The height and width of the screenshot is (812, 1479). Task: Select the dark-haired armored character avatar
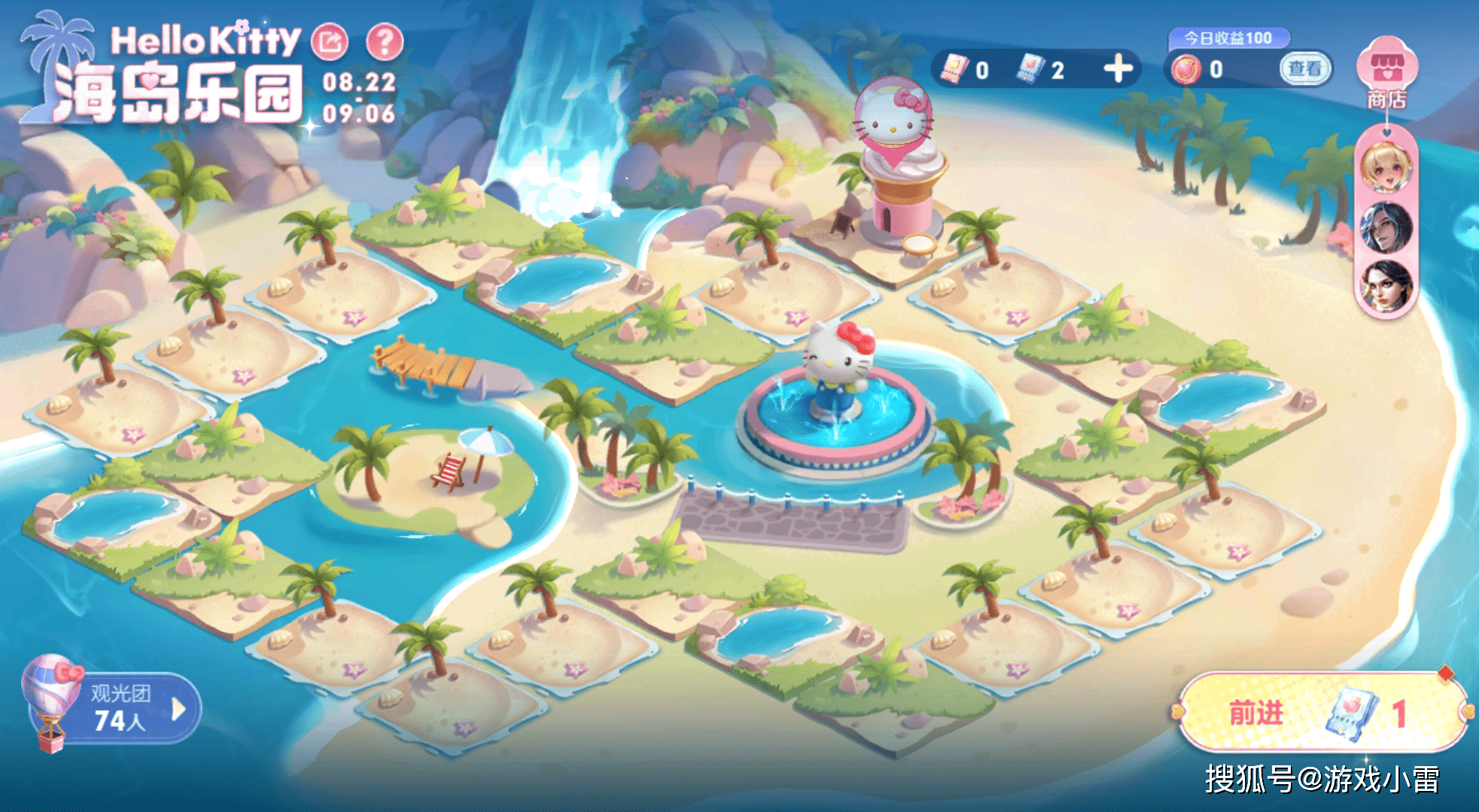click(x=1386, y=227)
